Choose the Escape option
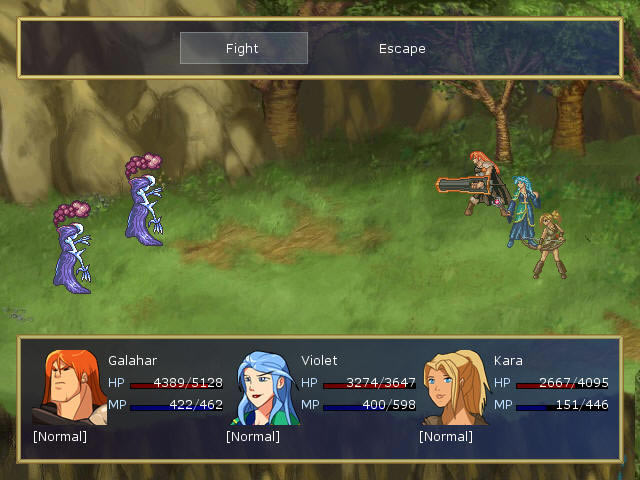Screen dimensions: 640x480 coord(402,48)
